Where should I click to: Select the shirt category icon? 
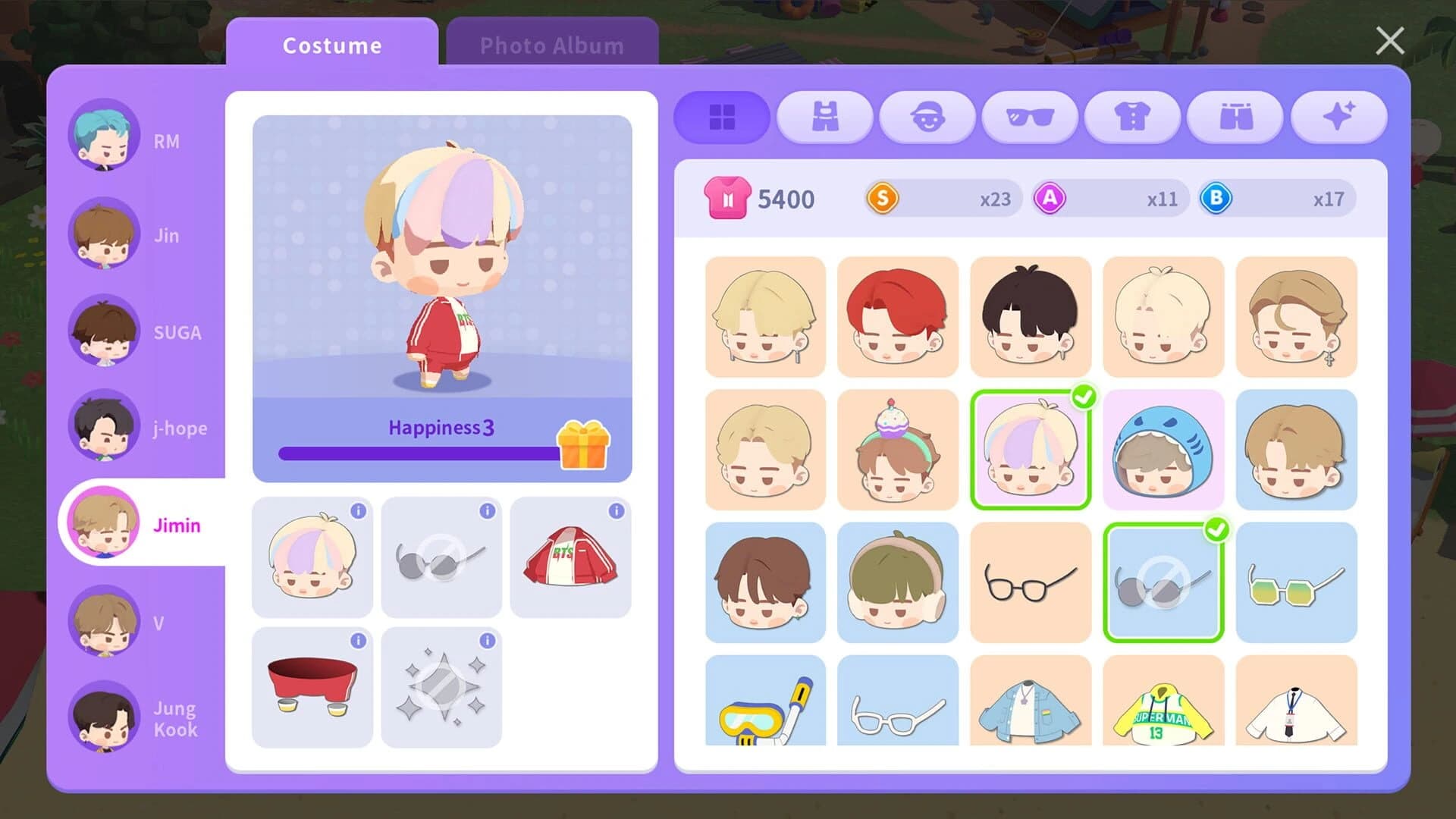[1133, 118]
